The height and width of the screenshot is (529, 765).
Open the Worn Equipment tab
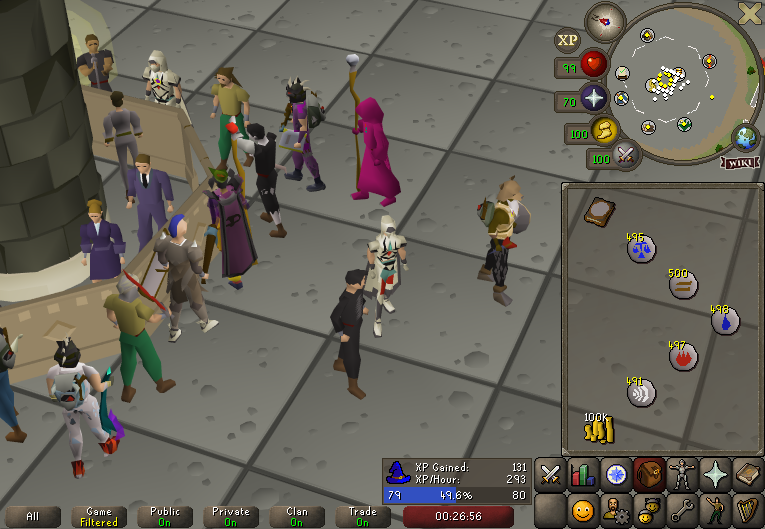682,473
